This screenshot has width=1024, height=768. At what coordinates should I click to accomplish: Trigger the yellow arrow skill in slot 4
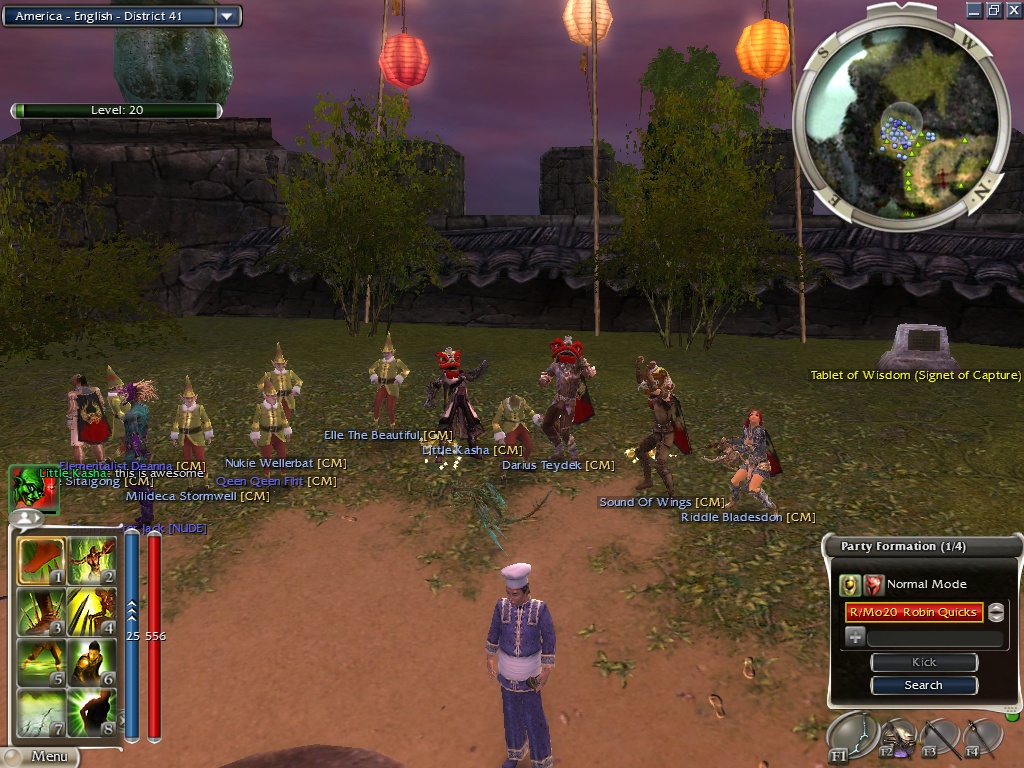pos(91,612)
